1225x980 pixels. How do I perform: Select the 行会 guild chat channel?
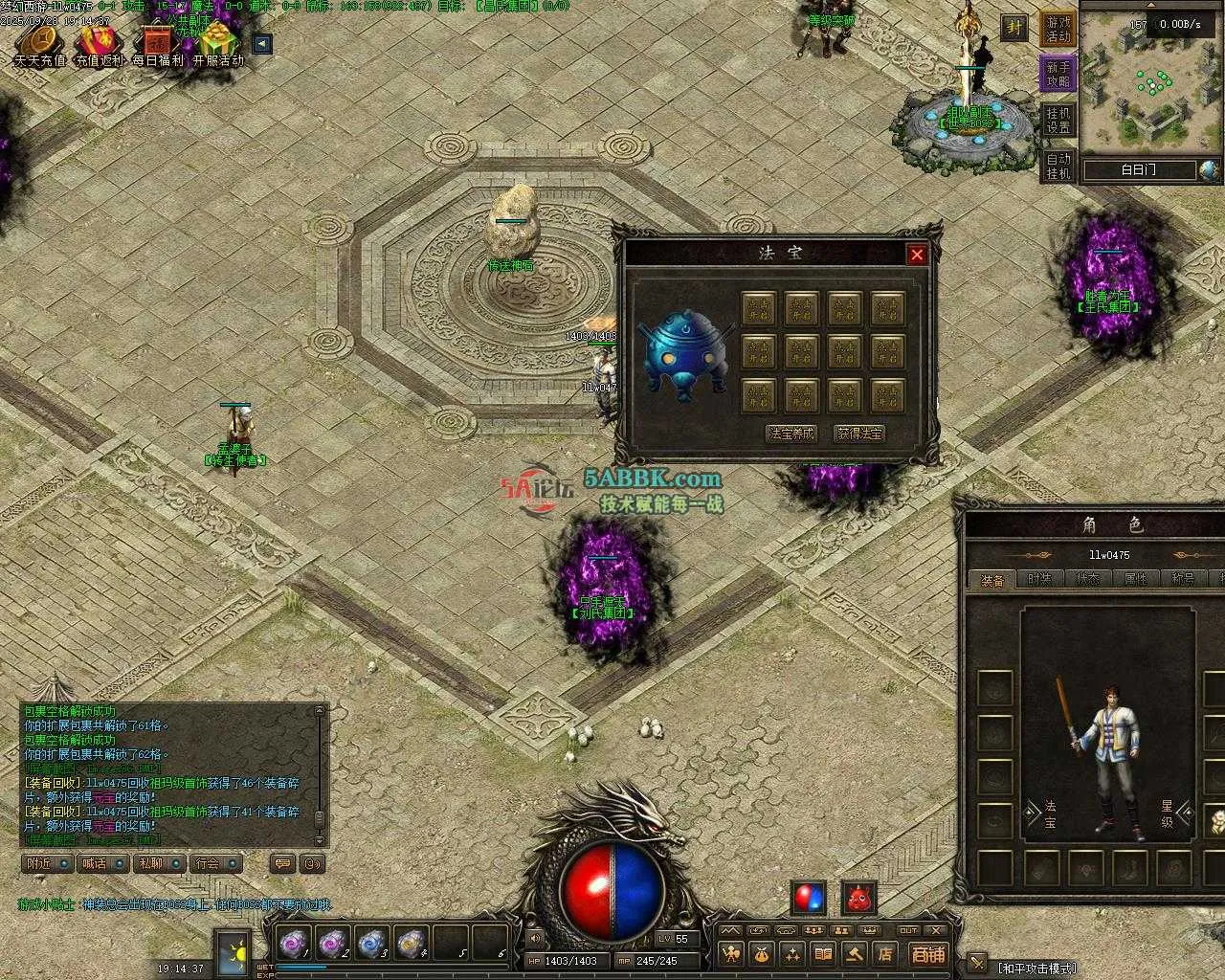215,863
